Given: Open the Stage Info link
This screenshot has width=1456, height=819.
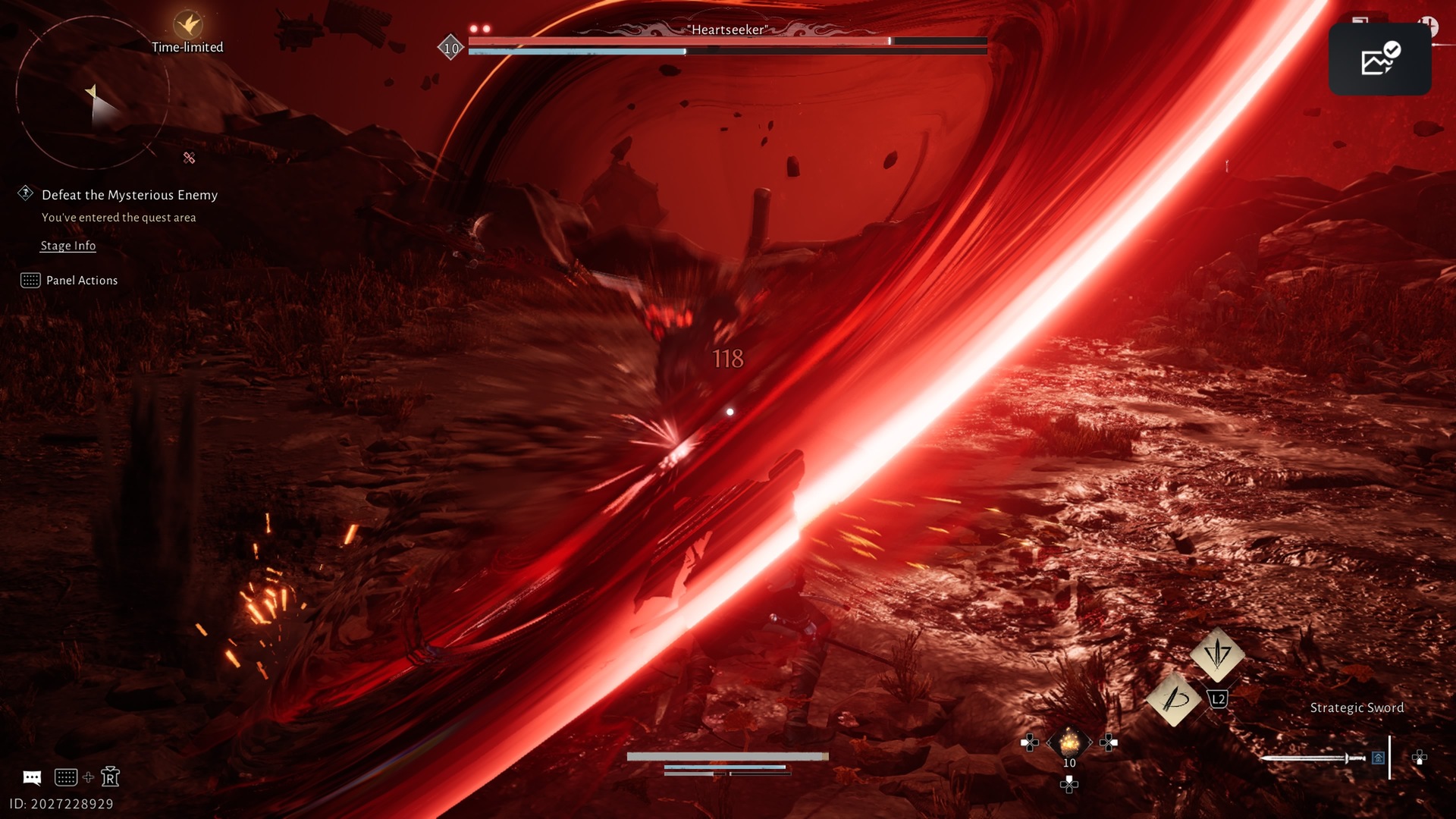Looking at the screenshot, I should pos(67,246).
